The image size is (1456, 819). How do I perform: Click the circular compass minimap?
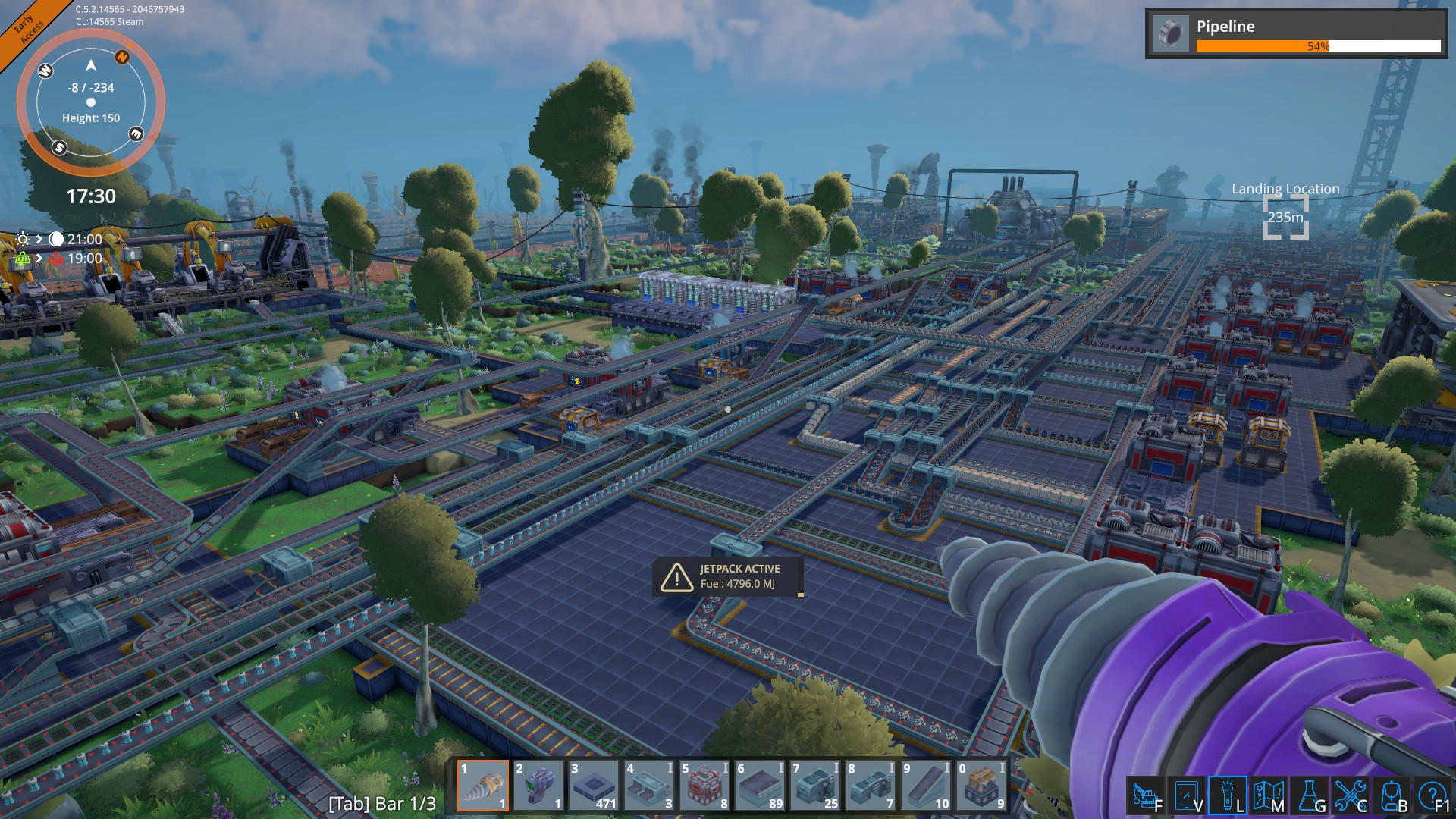click(x=91, y=102)
